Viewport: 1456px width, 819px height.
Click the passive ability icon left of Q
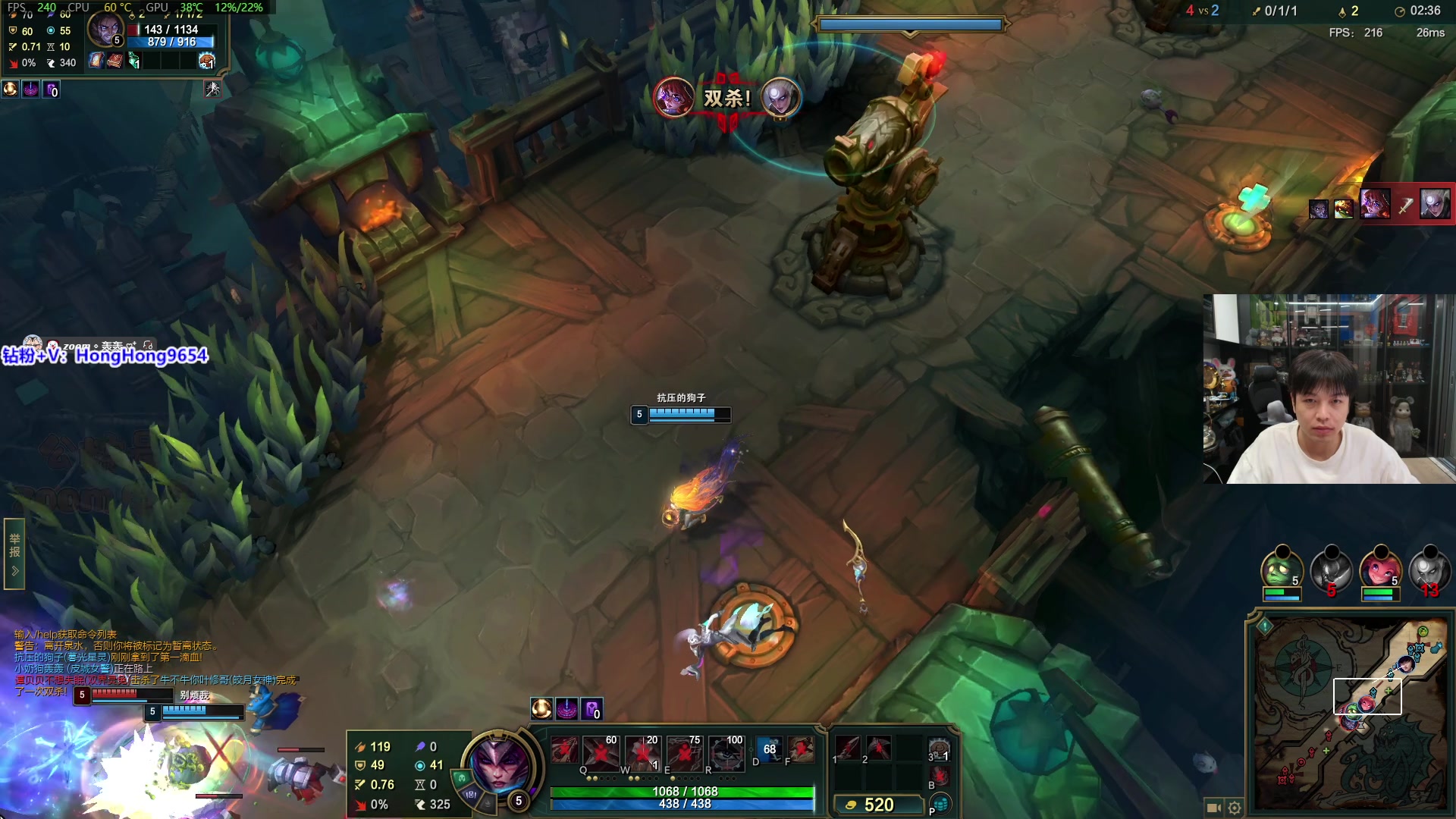pyautogui.click(x=563, y=749)
